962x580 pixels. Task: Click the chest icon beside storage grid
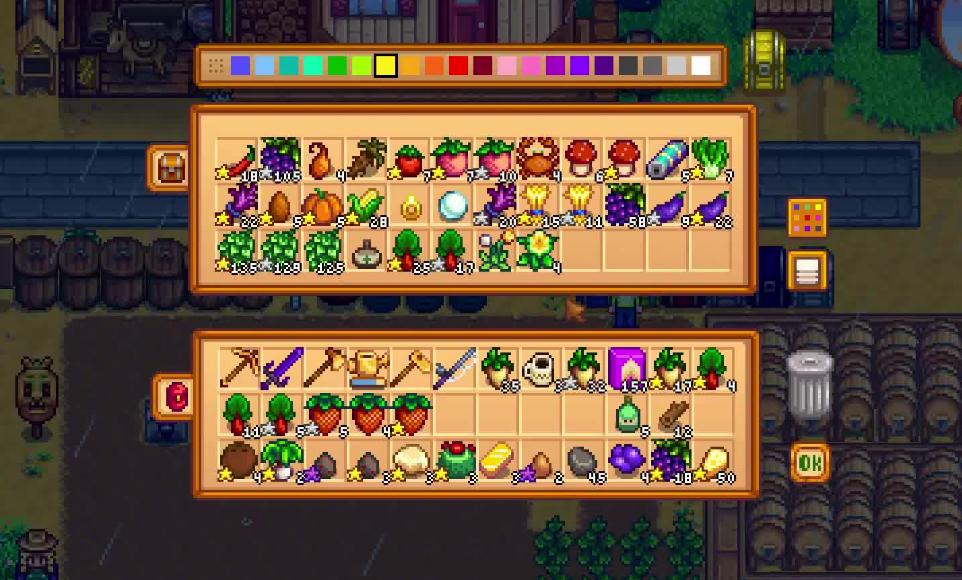click(168, 166)
